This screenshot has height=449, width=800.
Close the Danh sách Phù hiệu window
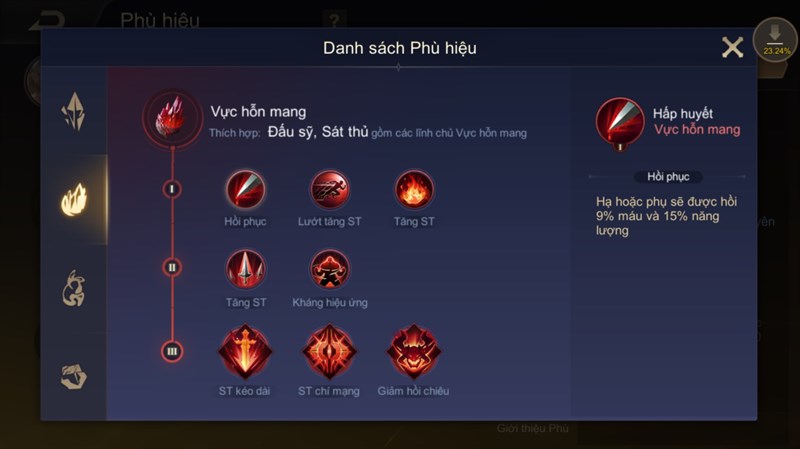(x=732, y=47)
